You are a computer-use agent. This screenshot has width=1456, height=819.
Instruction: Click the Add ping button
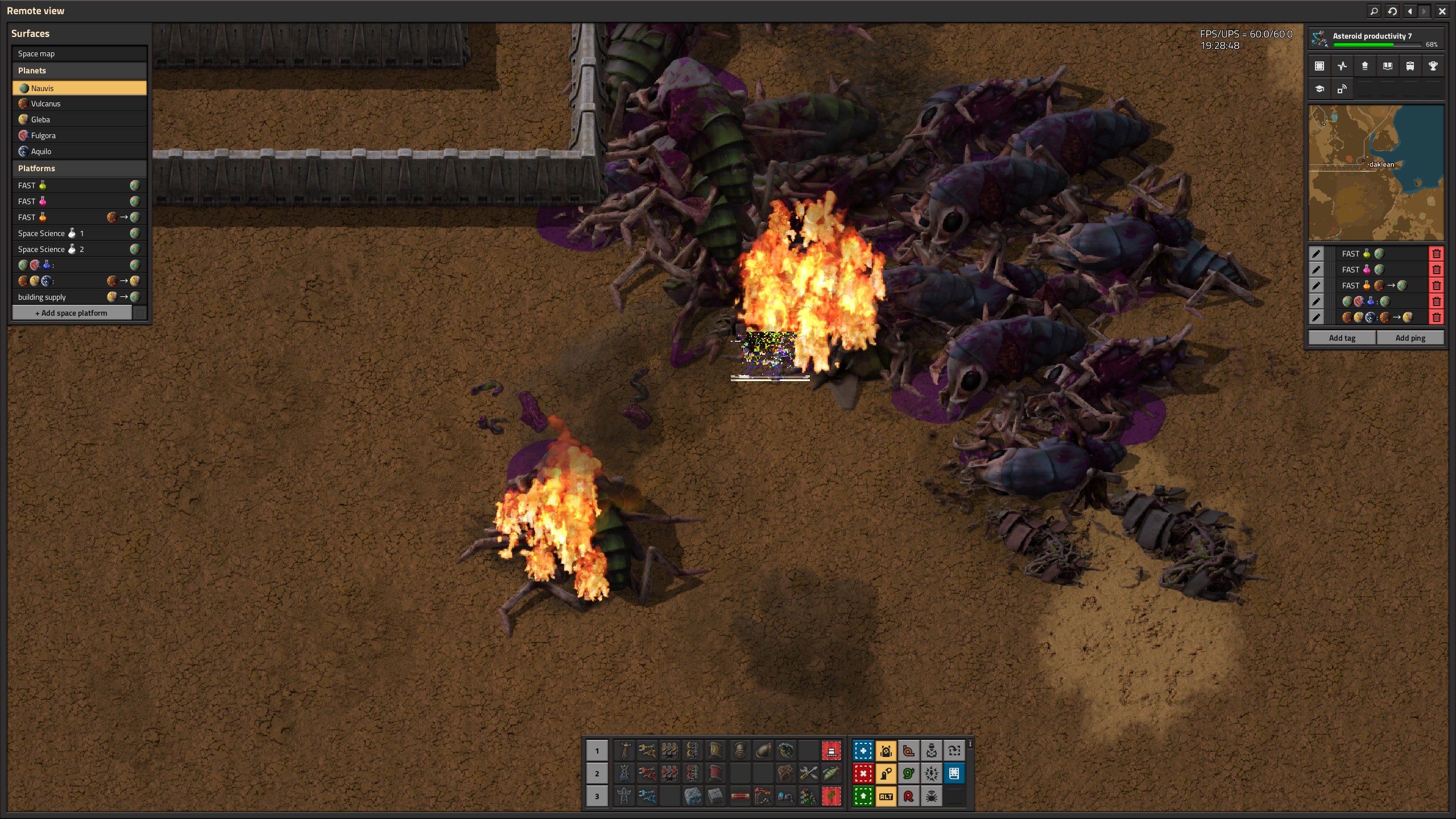1410,338
